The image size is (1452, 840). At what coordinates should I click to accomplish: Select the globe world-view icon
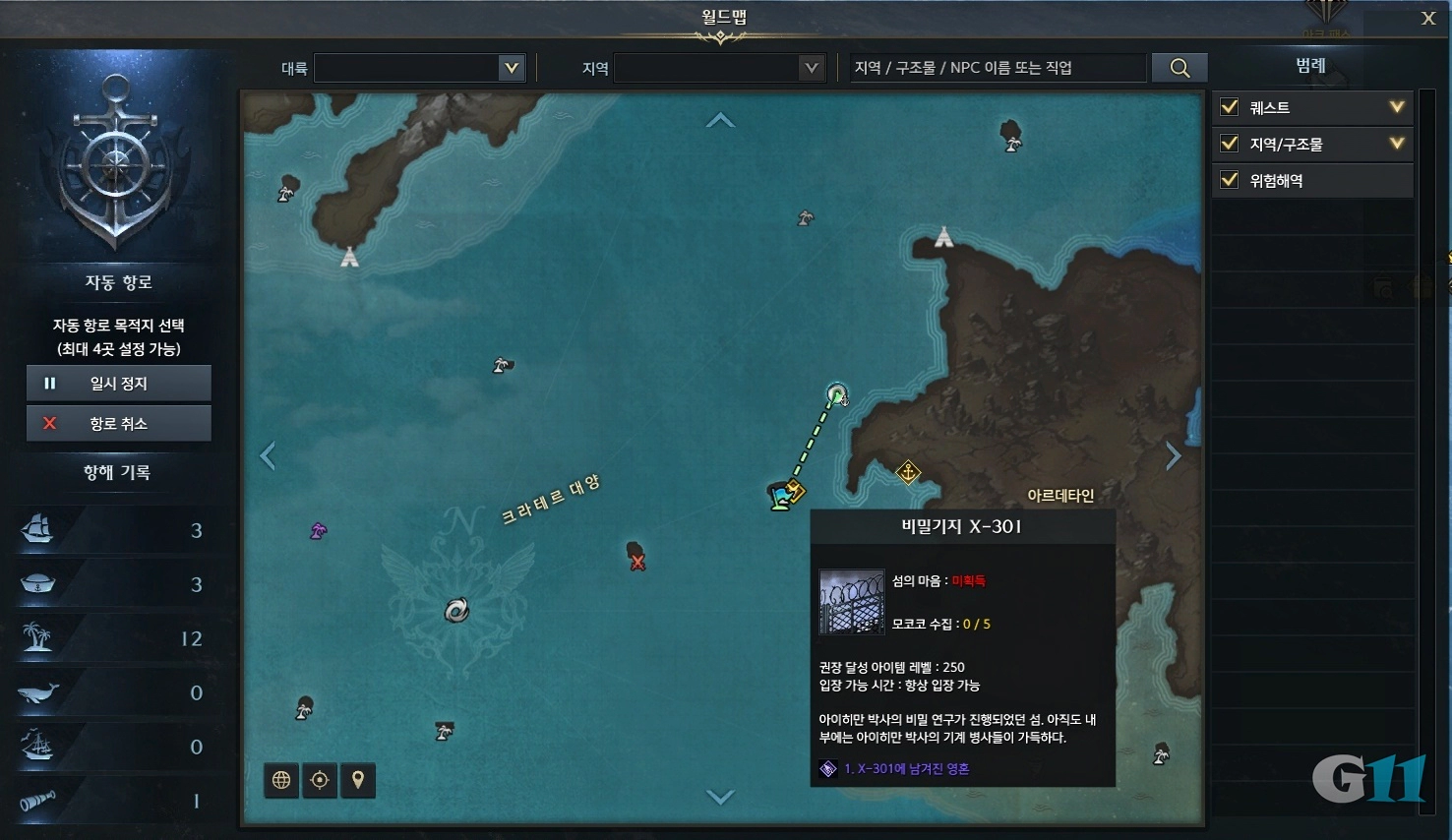(x=280, y=780)
